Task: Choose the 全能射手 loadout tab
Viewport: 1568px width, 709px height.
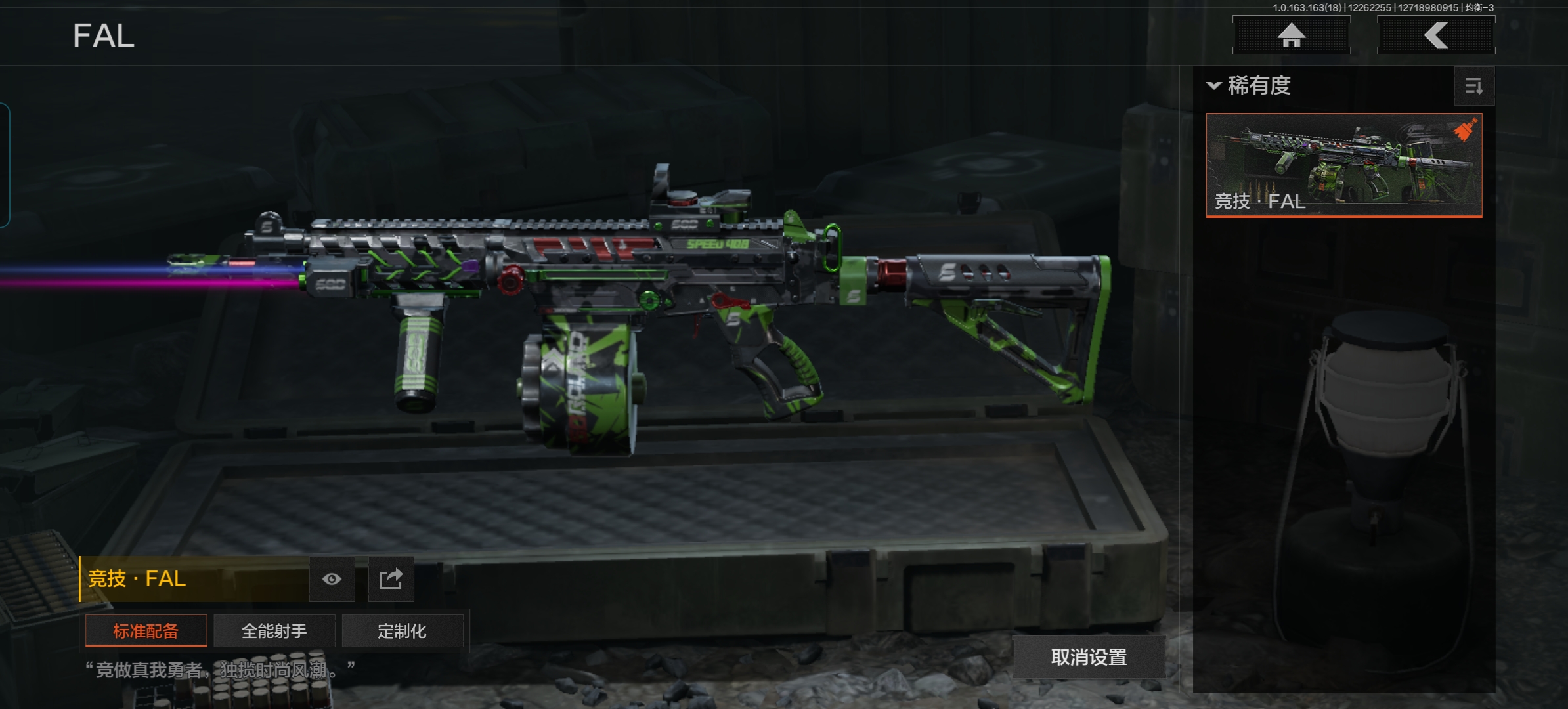Action: [274, 631]
